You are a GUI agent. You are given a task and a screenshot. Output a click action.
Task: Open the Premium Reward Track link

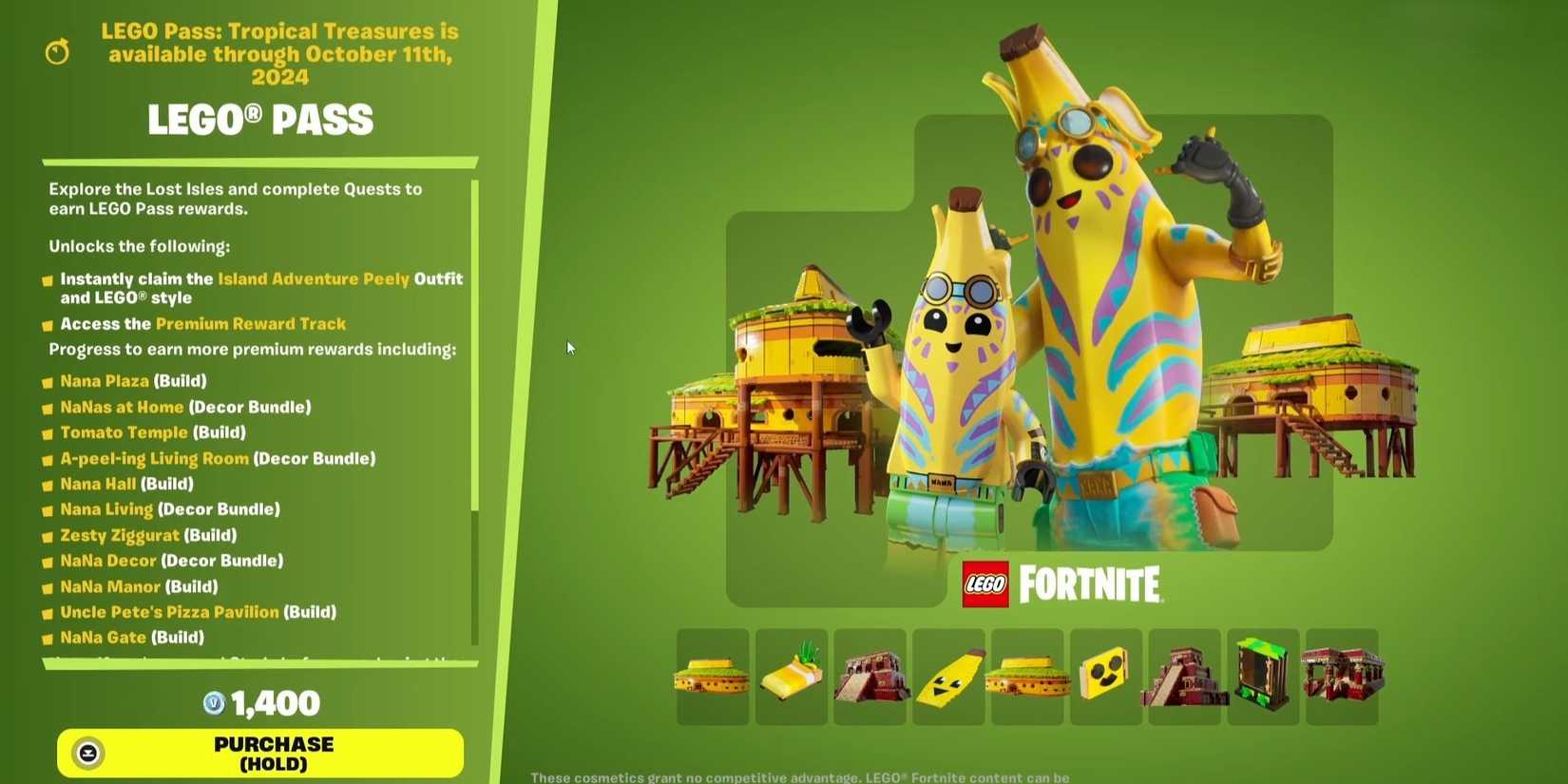(x=251, y=323)
